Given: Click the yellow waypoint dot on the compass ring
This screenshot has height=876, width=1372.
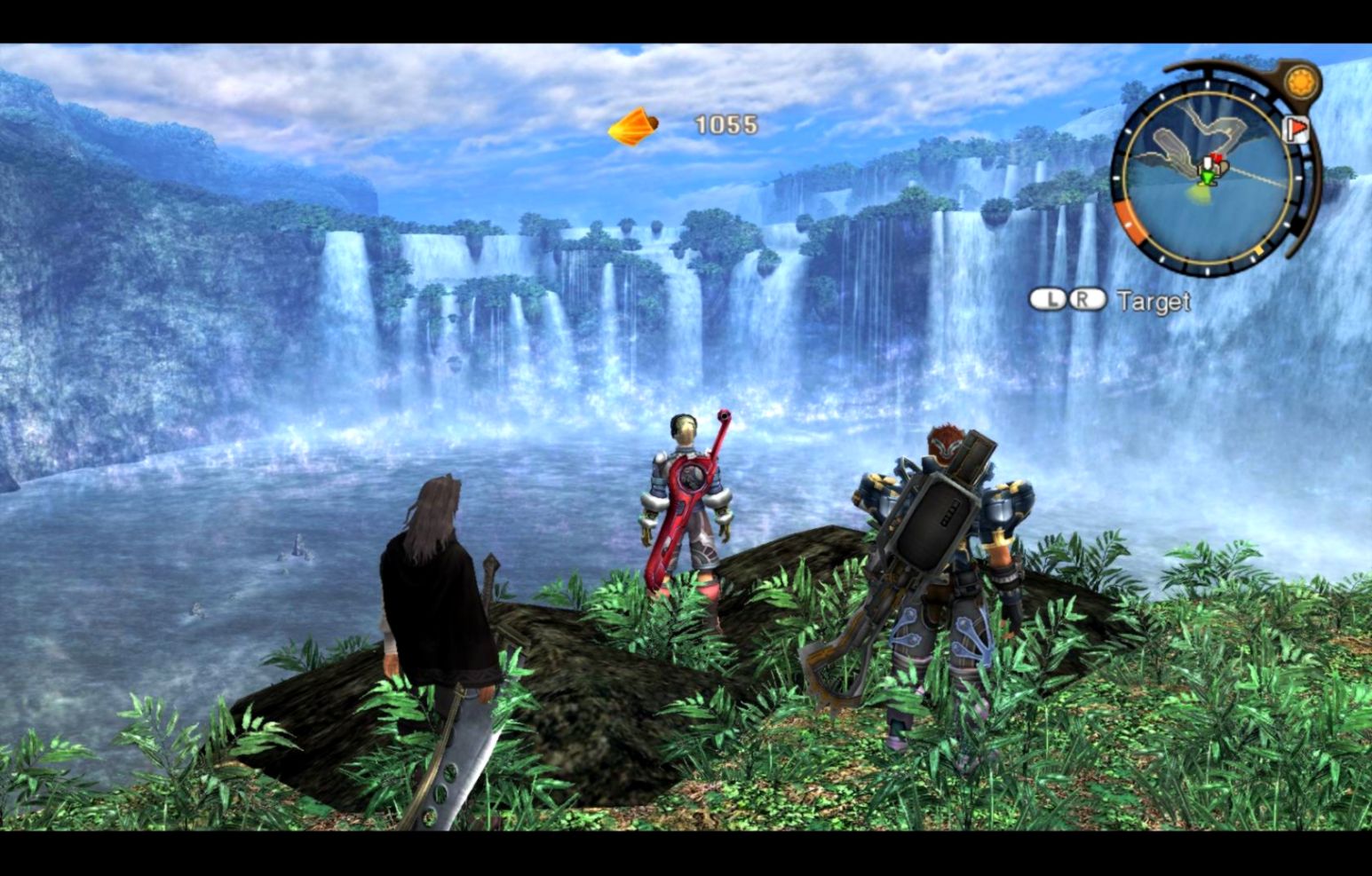Looking at the screenshot, I should coord(1259,249).
